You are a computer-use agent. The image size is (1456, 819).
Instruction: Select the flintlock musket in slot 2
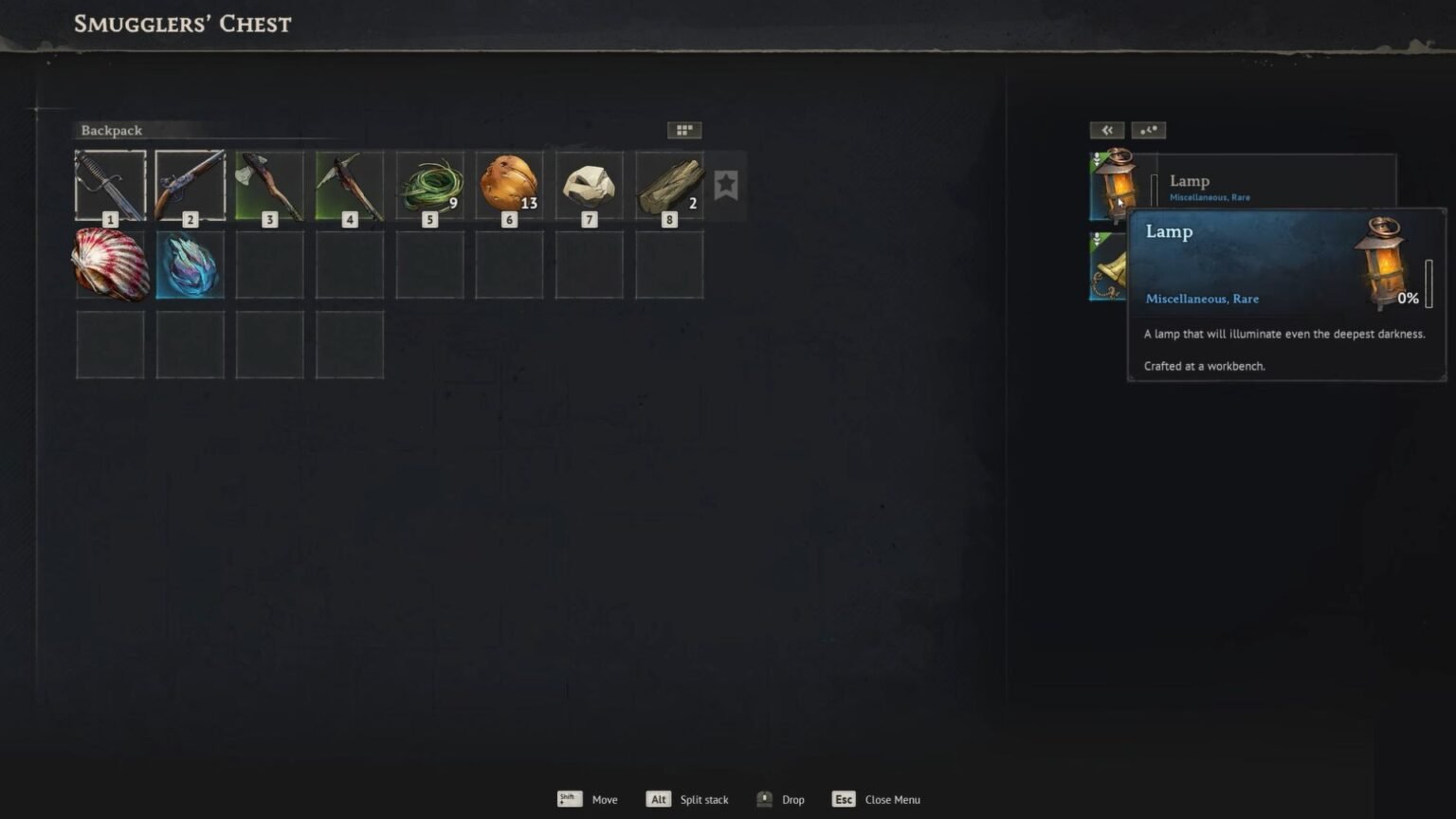point(190,185)
